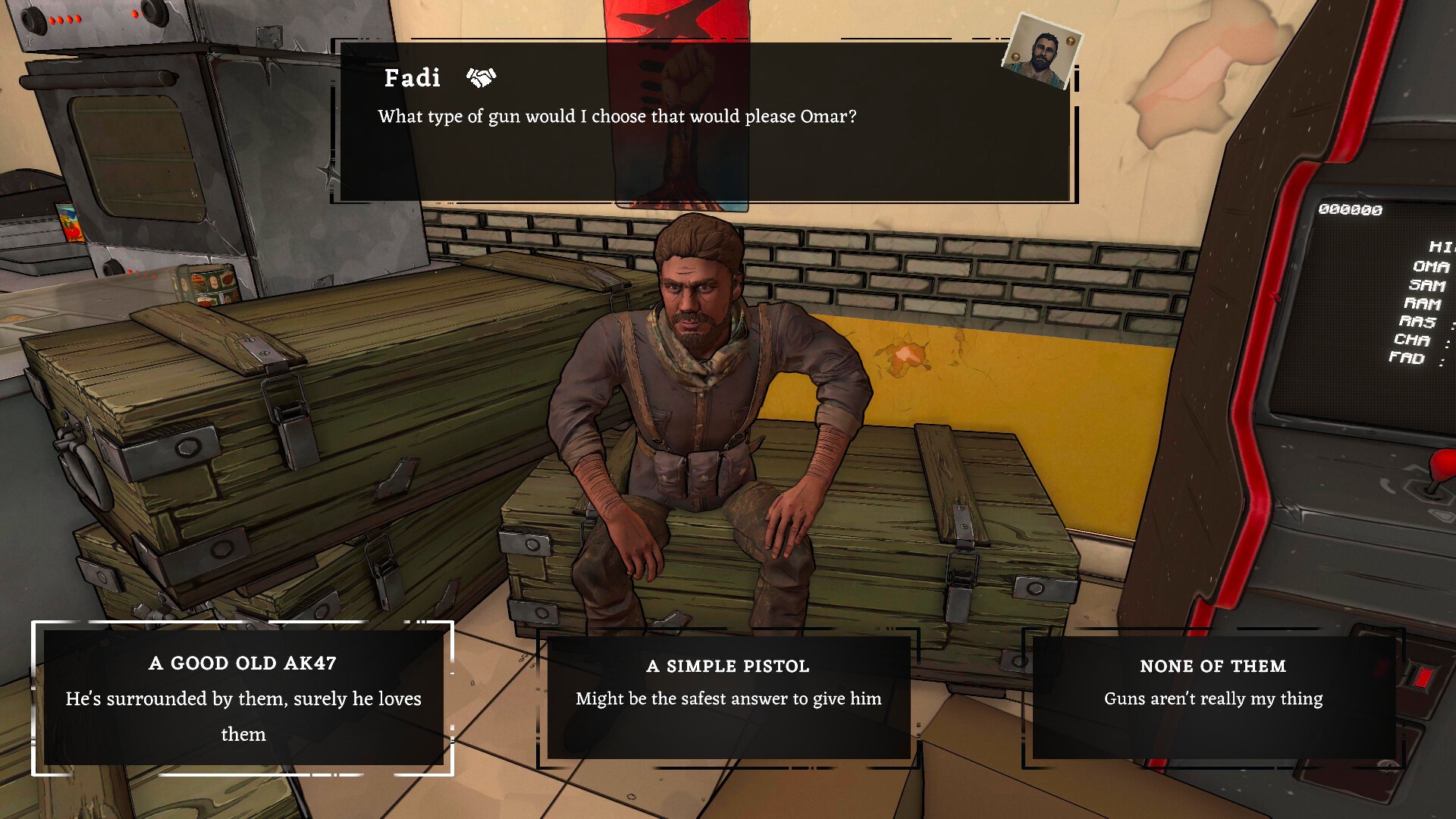Choose the "A Good Old AK47" reply
The width and height of the screenshot is (1456, 819).
[243, 698]
